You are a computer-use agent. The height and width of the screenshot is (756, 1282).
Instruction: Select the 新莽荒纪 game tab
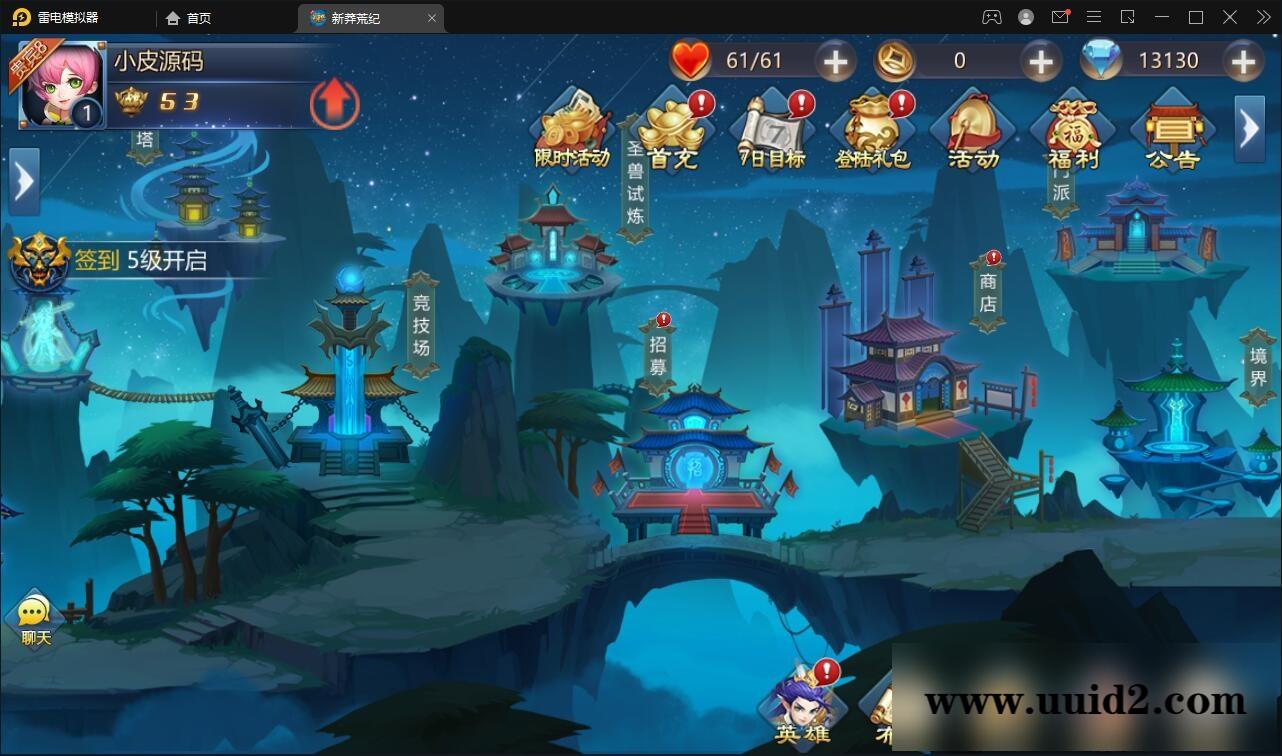click(357, 17)
